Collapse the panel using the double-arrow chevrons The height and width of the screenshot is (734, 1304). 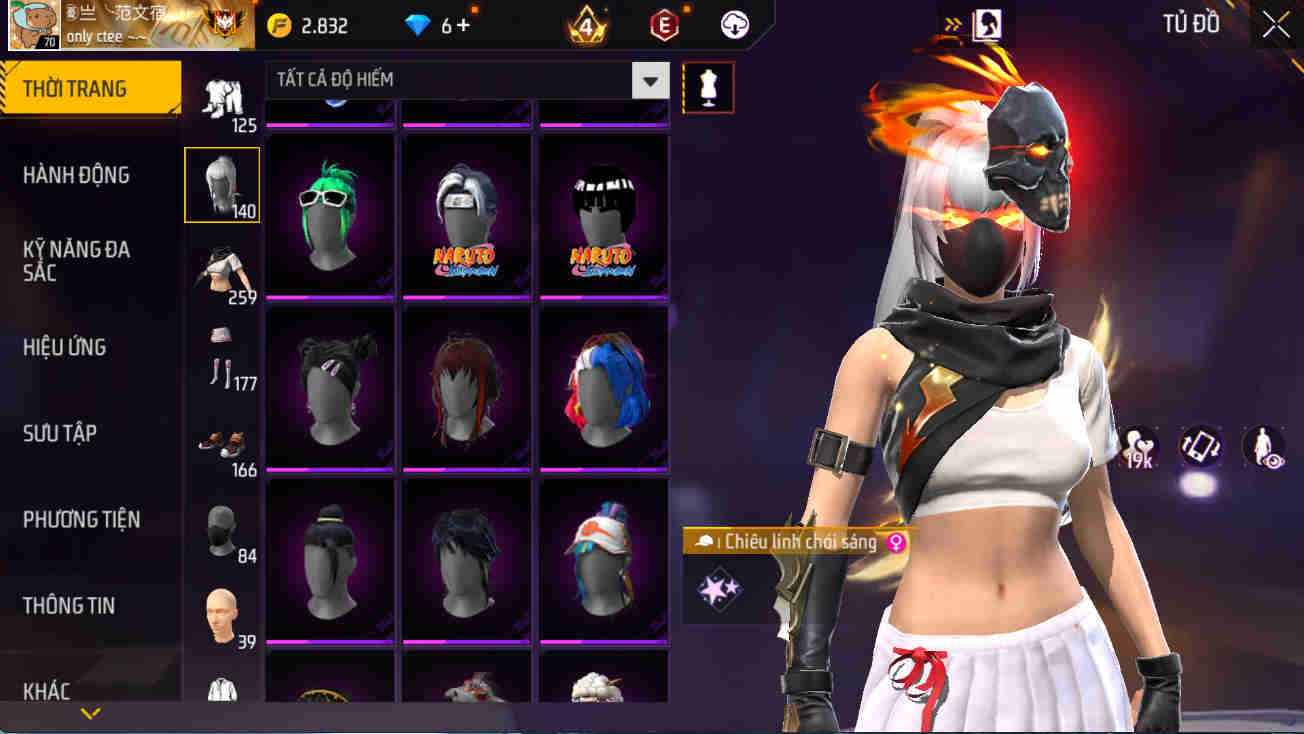click(x=952, y=25)
